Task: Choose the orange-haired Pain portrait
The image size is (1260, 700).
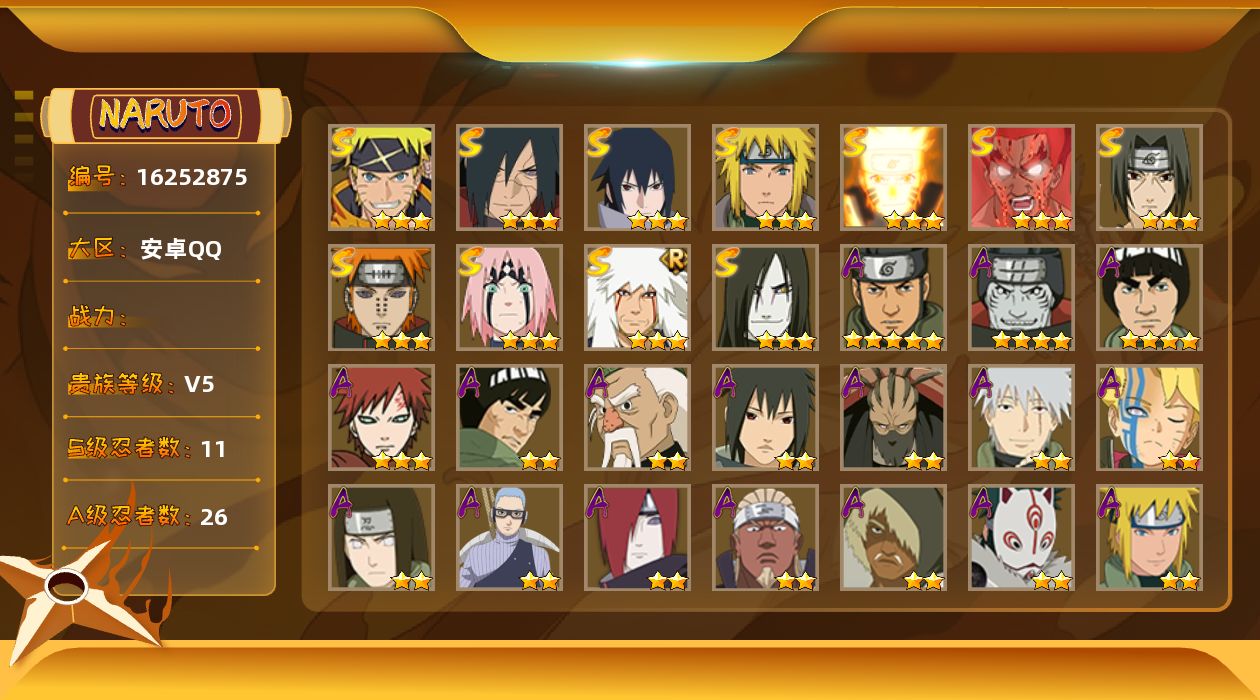Action: pyautogui.click(x=381, y=297)
